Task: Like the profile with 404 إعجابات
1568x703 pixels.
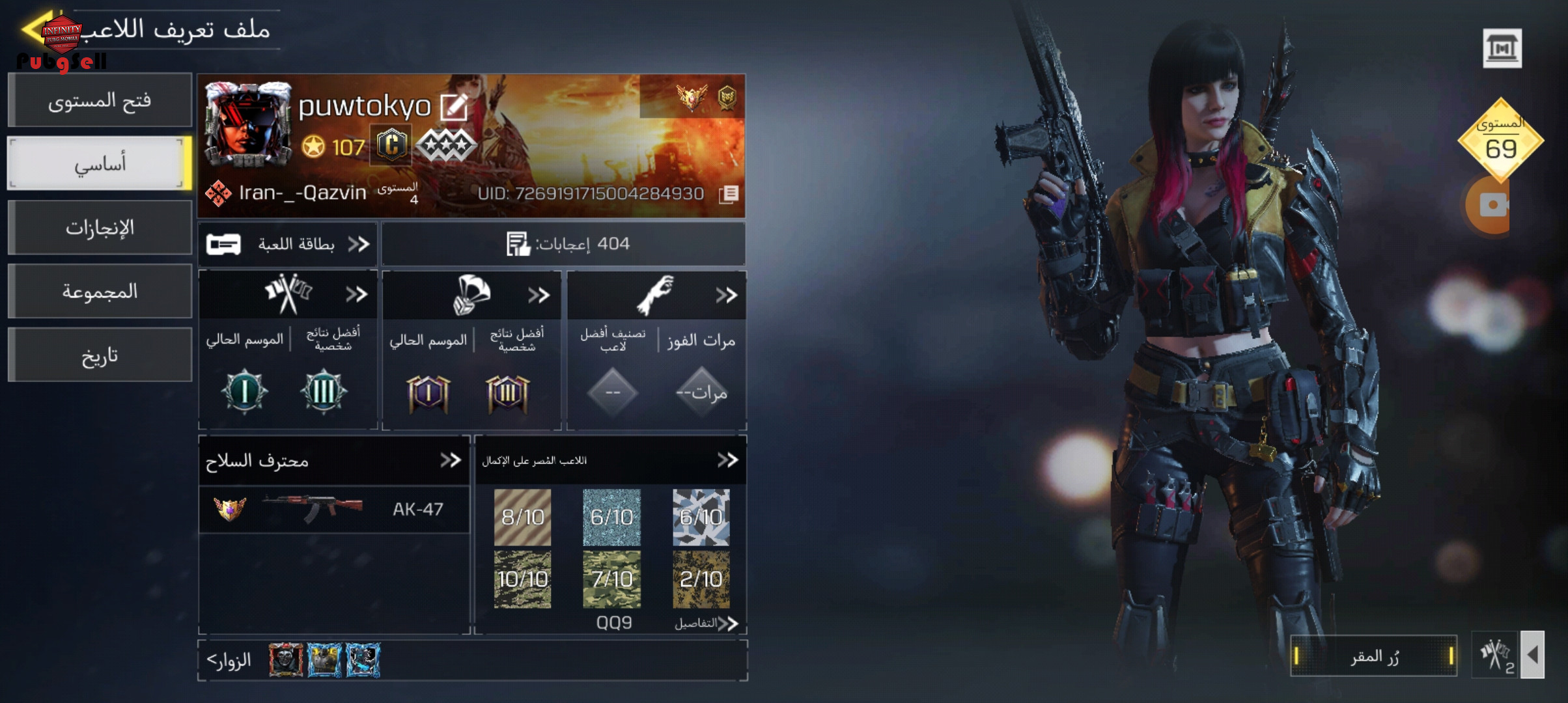Action: pos(518,244)
